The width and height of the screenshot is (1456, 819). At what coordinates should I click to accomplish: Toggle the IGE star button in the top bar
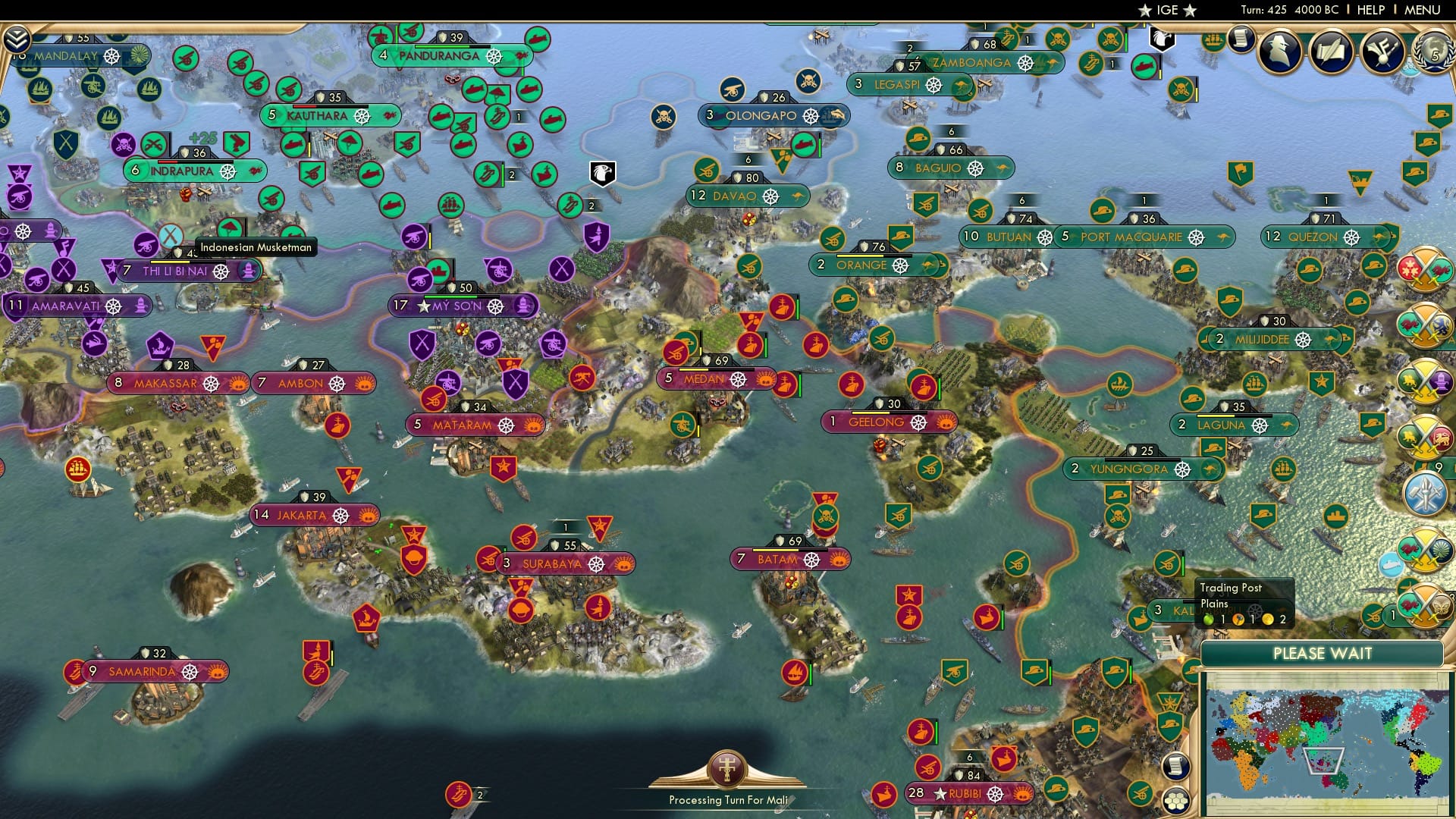pyautogui.click(x=1166, y=11)
